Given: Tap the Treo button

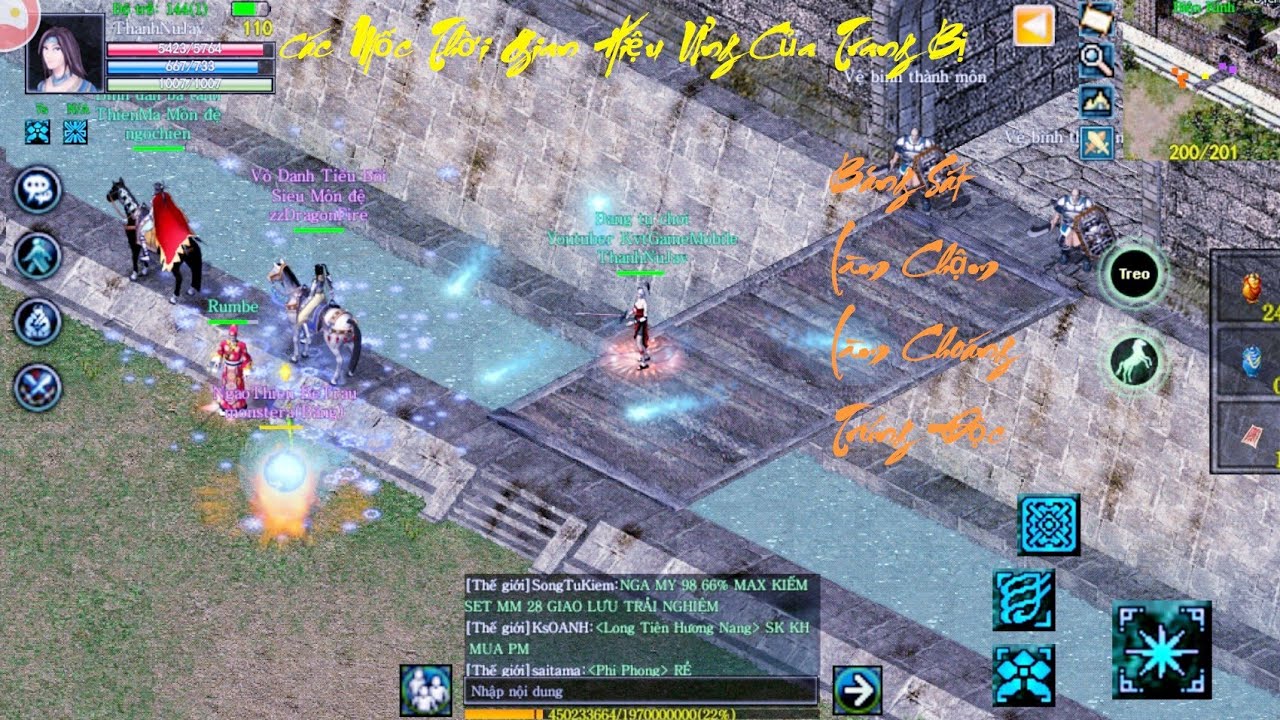Looking at the screenshot, I should click(x=1134, y=274).
